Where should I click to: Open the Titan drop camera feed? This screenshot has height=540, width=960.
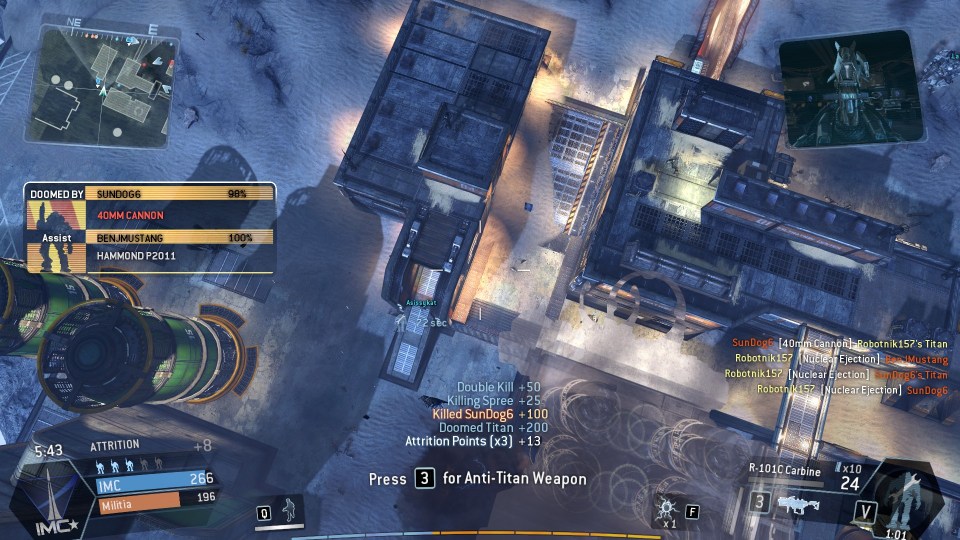[x=850, y=88]
